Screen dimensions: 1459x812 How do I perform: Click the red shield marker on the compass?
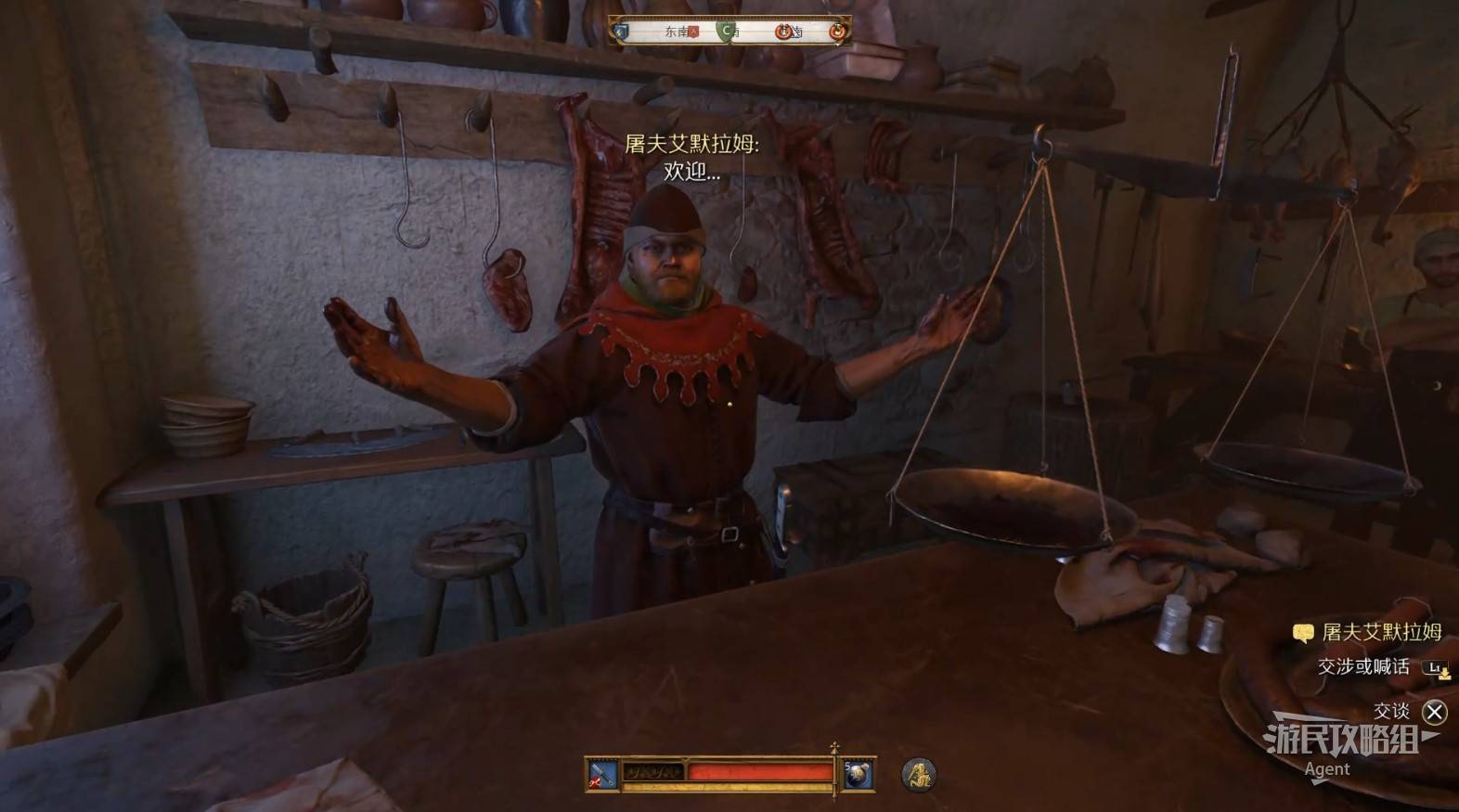693,32
